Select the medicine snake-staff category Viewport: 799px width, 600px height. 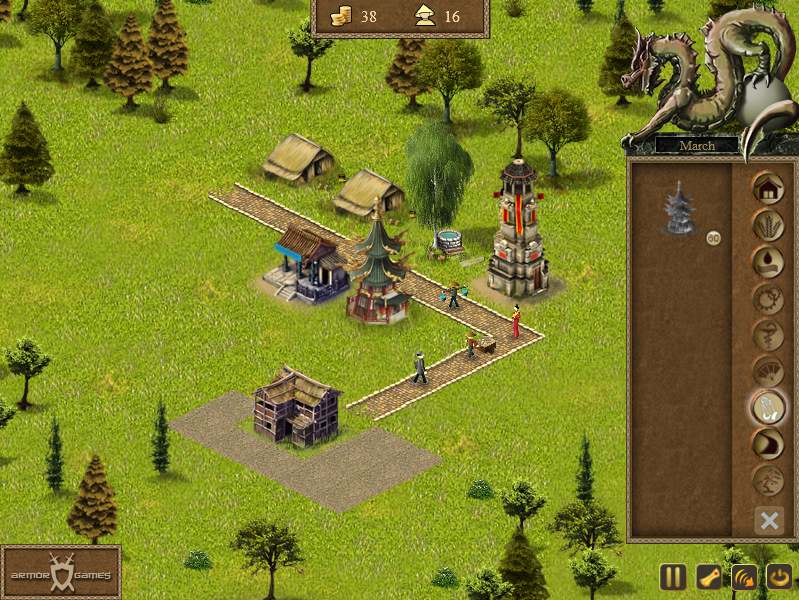click(768, 334)
